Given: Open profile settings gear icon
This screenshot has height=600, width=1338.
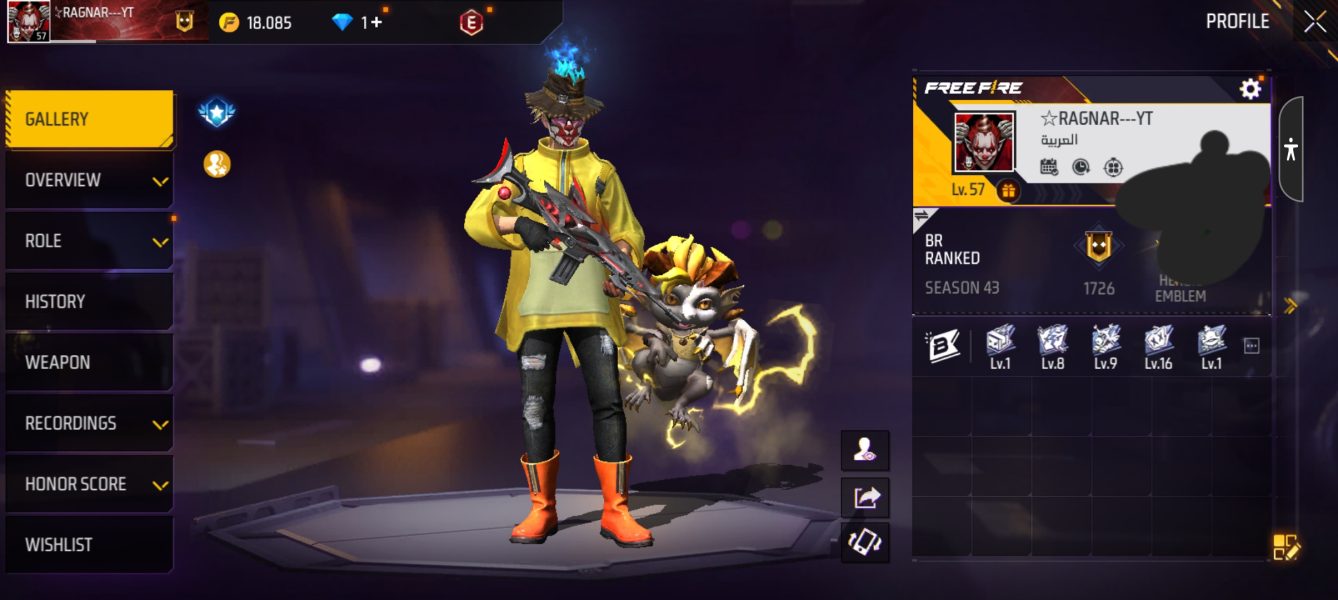Looking at the screenshot, I should 1250,90.
